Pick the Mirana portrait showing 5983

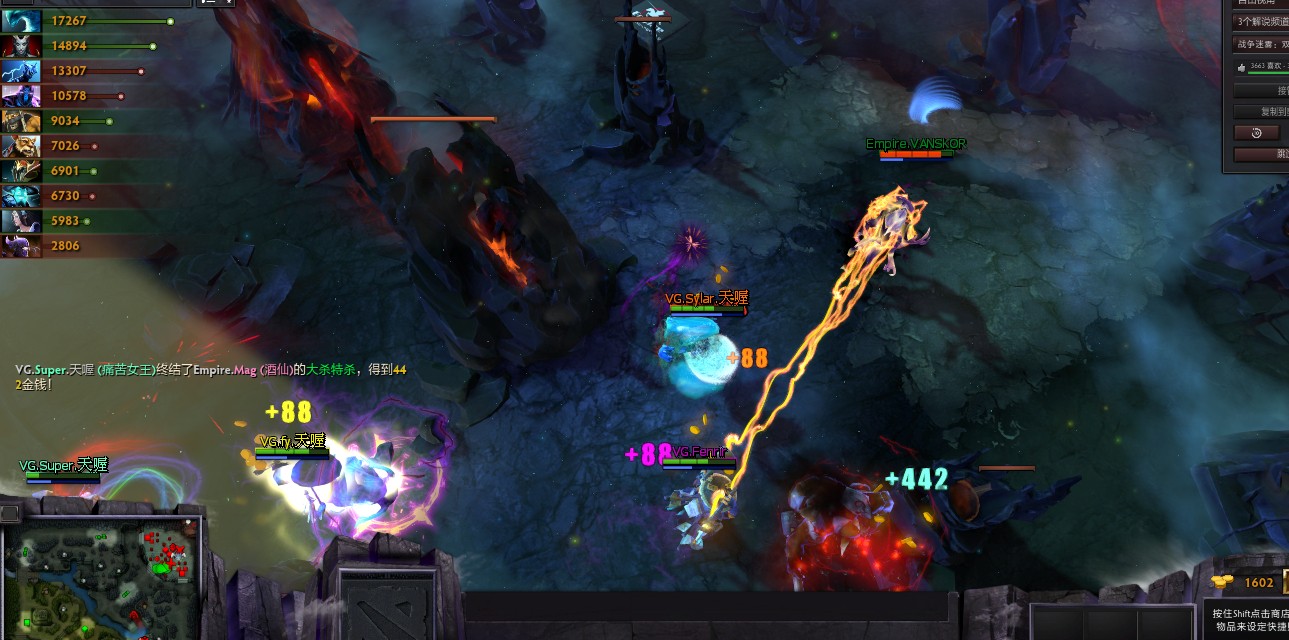point(21,221)
